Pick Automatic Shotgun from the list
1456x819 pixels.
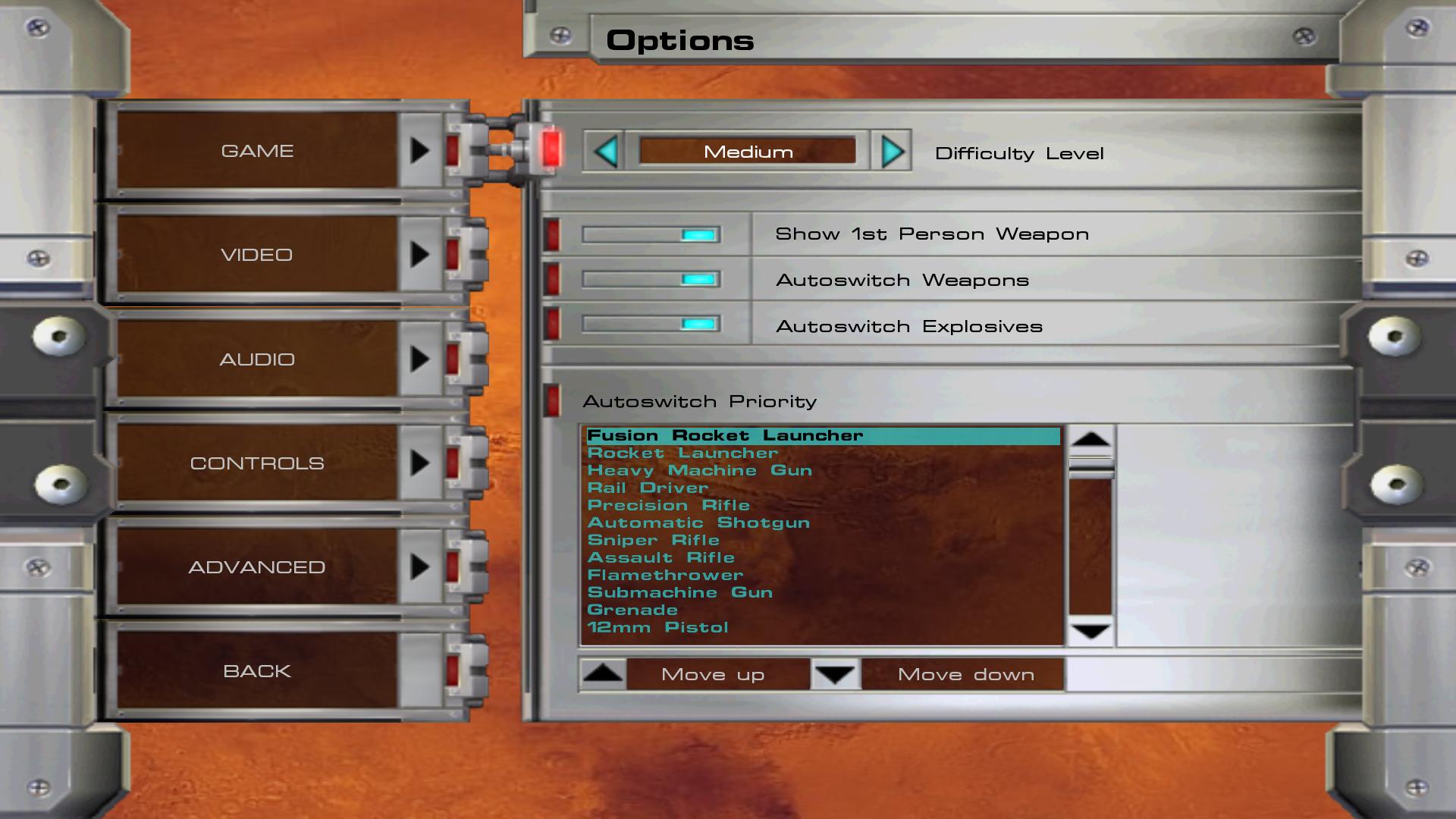[x=698, y=523]
